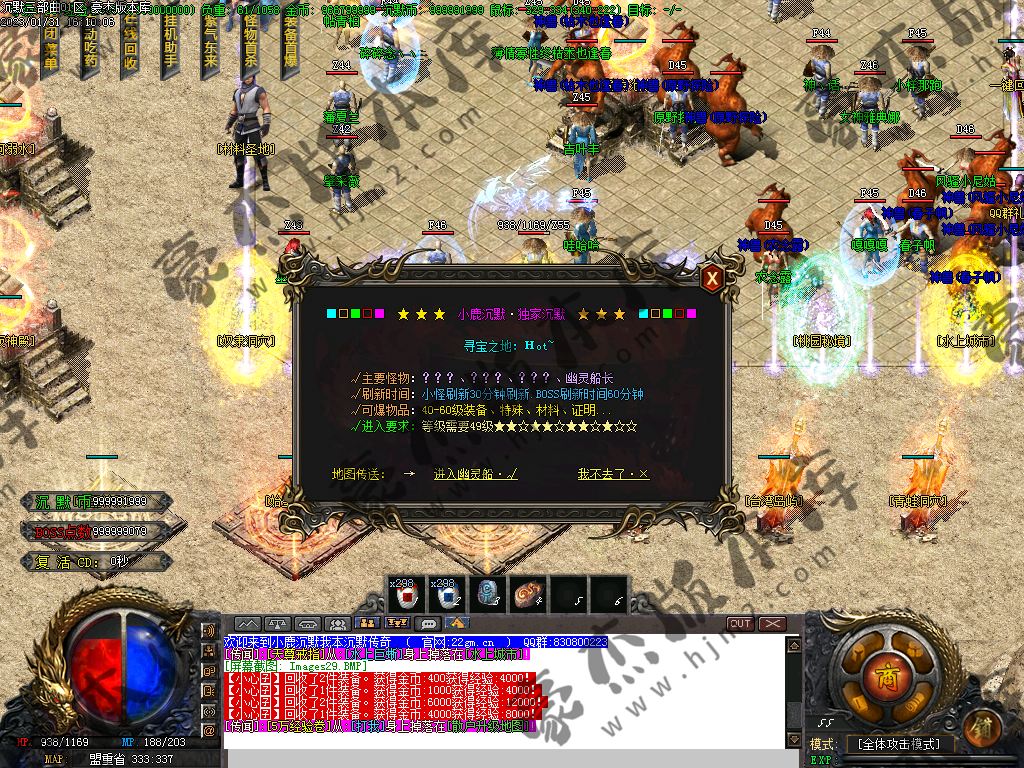Choose 进入幽灵船 to enter the ghost ship
Image resolution: width=1024 pixels, height=768 pixels.
coord(476,474)
